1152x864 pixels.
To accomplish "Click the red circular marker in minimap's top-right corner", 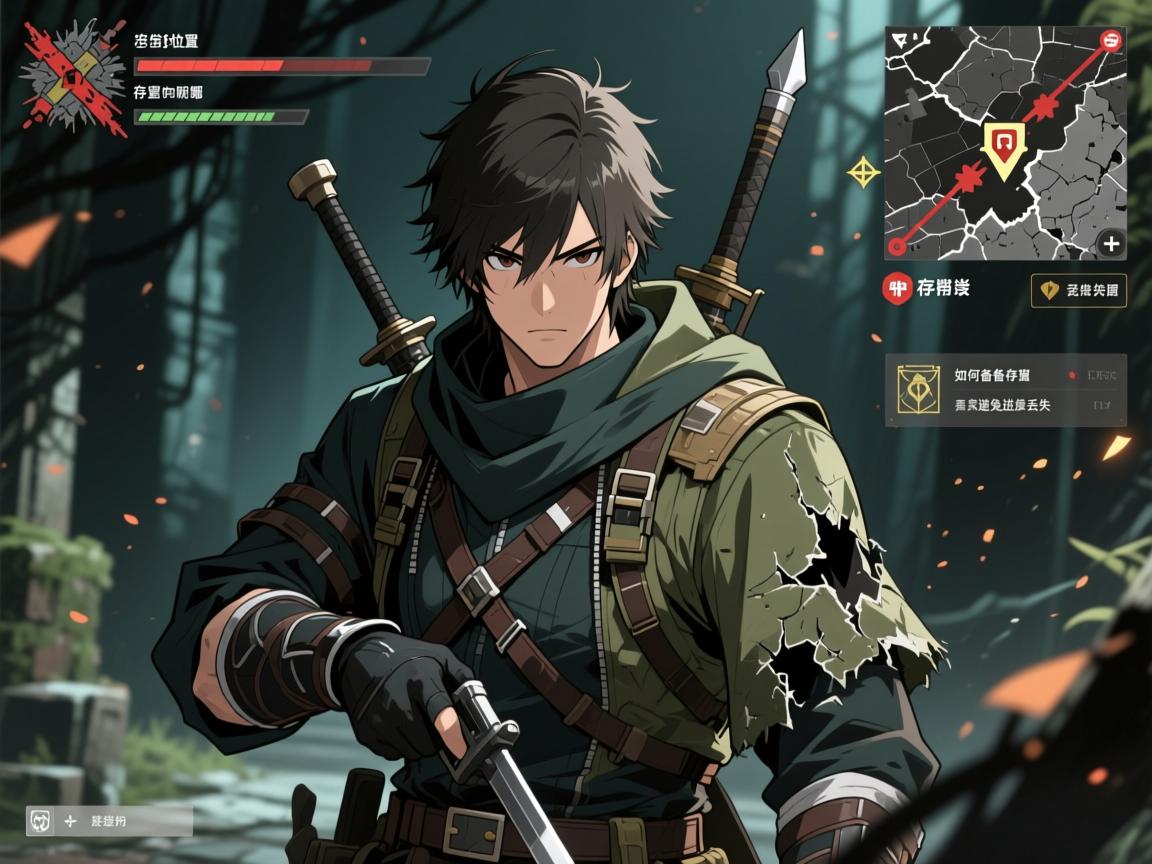I will tap(1110, 41).
